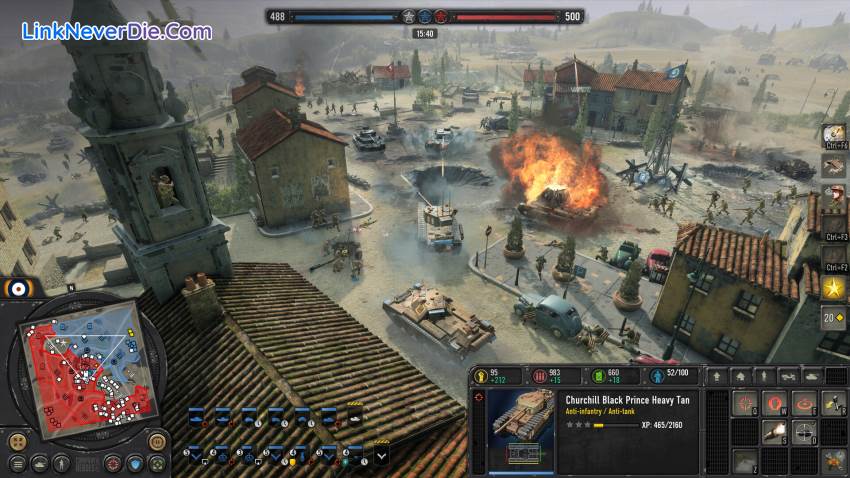
Task: Expand the unit group list chevron
Action: (x=381, y=456)
